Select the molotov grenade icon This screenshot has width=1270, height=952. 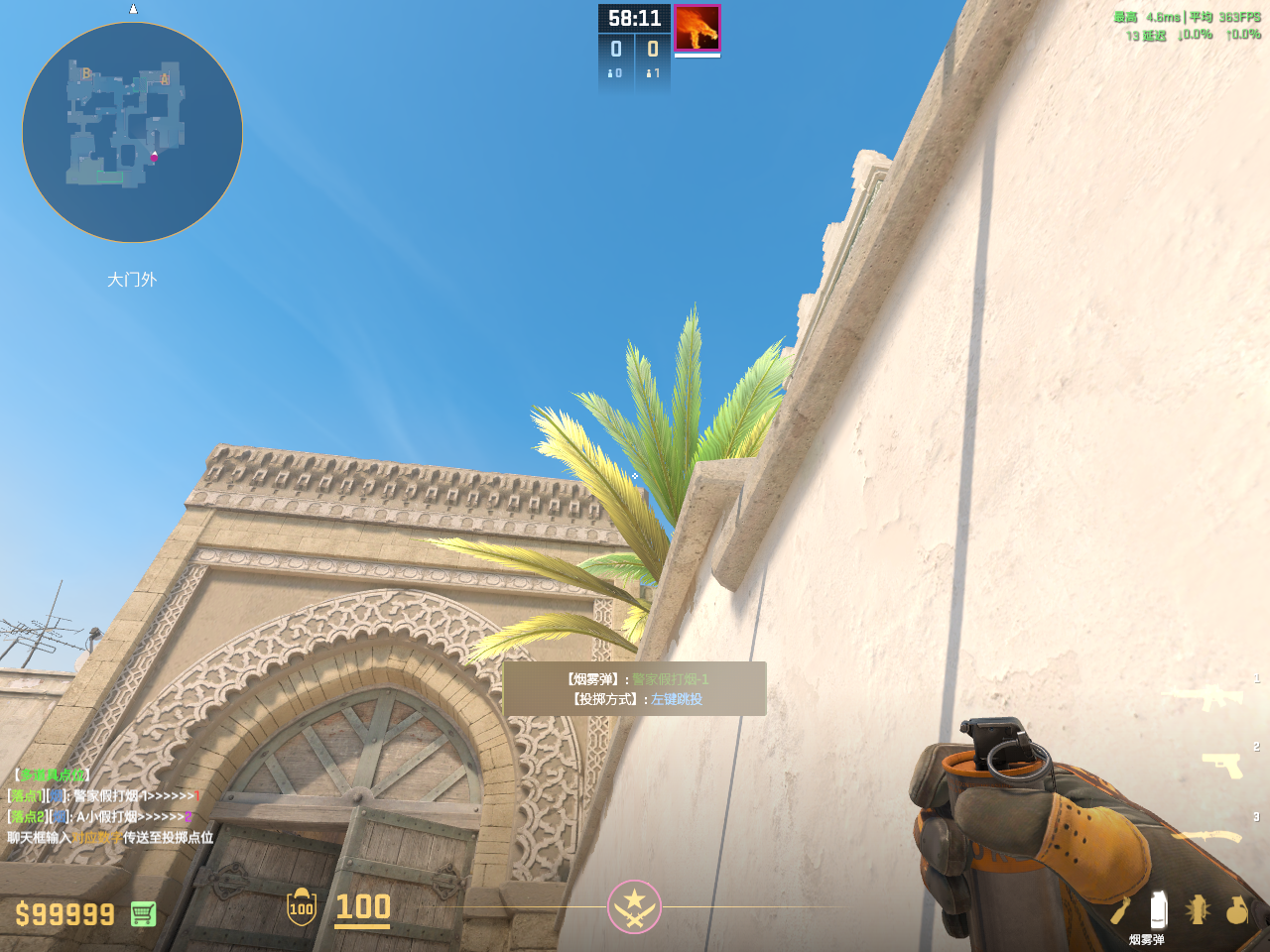click(1120, 909)
